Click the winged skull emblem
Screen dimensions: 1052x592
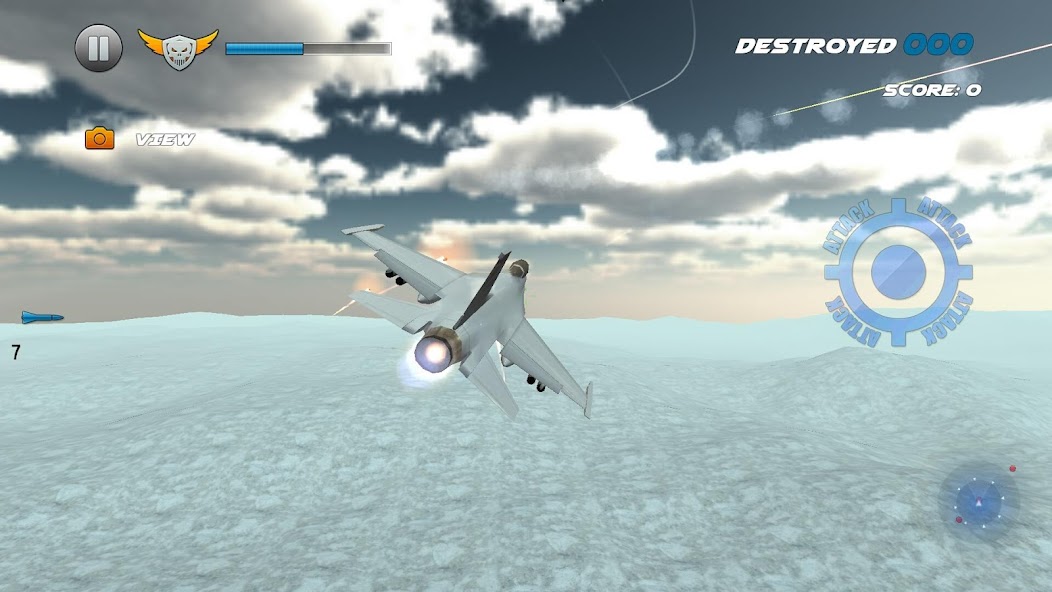178,48
